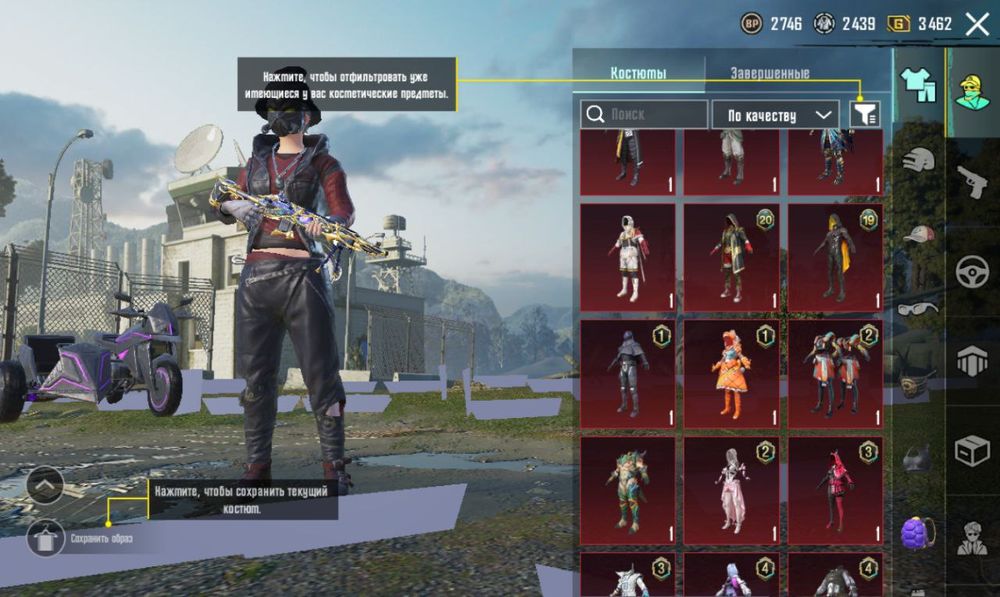Screen dimensions: 1000x597
Task: Switch to the pistol weapon skins section
Action: click(972, 181)
